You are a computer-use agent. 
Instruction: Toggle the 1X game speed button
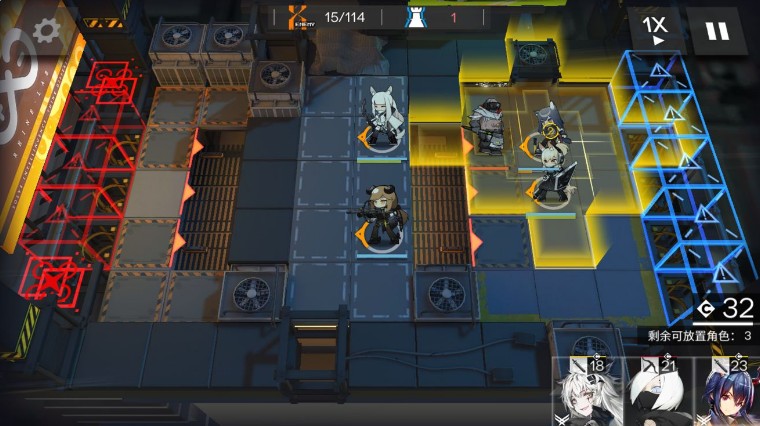655,30
